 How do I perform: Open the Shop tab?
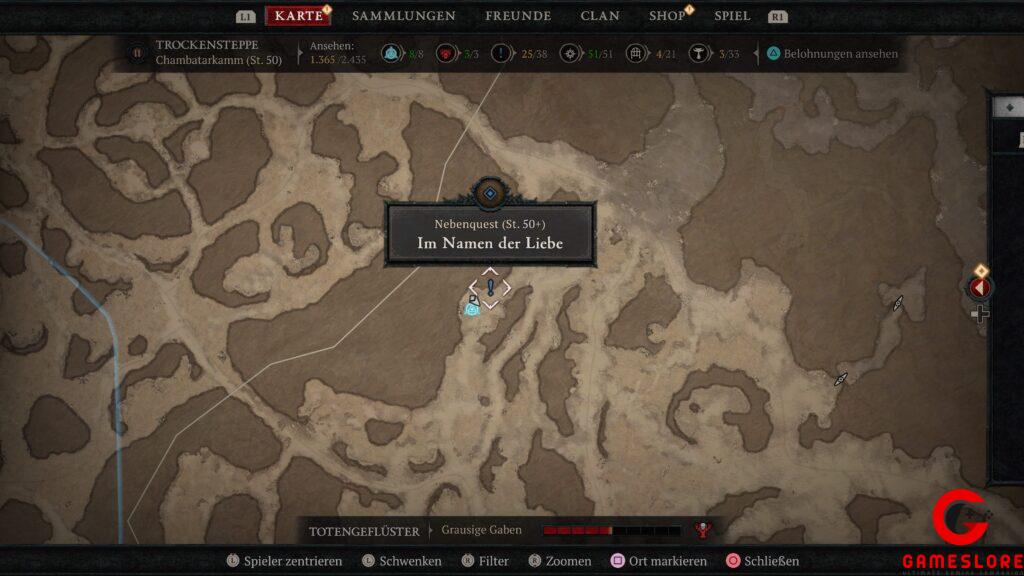pos(667,16)
